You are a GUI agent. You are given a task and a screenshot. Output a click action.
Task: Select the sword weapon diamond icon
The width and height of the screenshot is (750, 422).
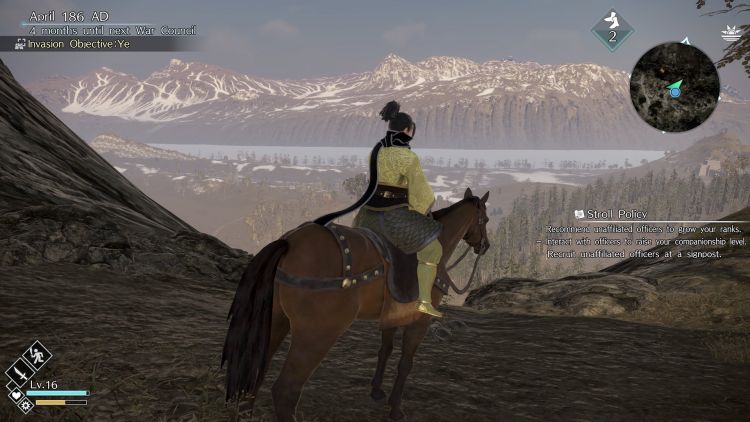click(22, 373)
